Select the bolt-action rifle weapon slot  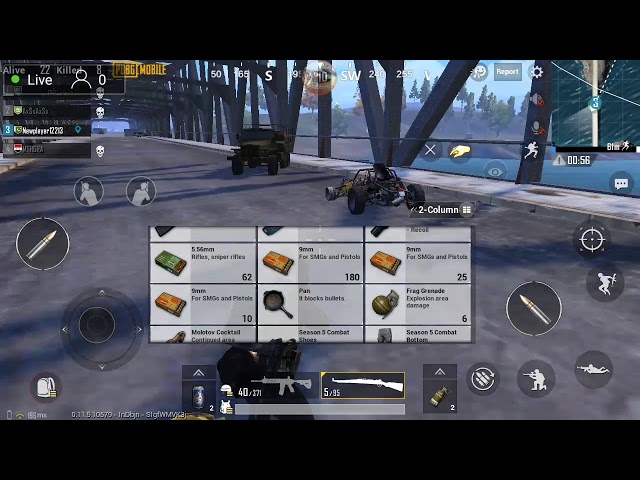point(362,385)
